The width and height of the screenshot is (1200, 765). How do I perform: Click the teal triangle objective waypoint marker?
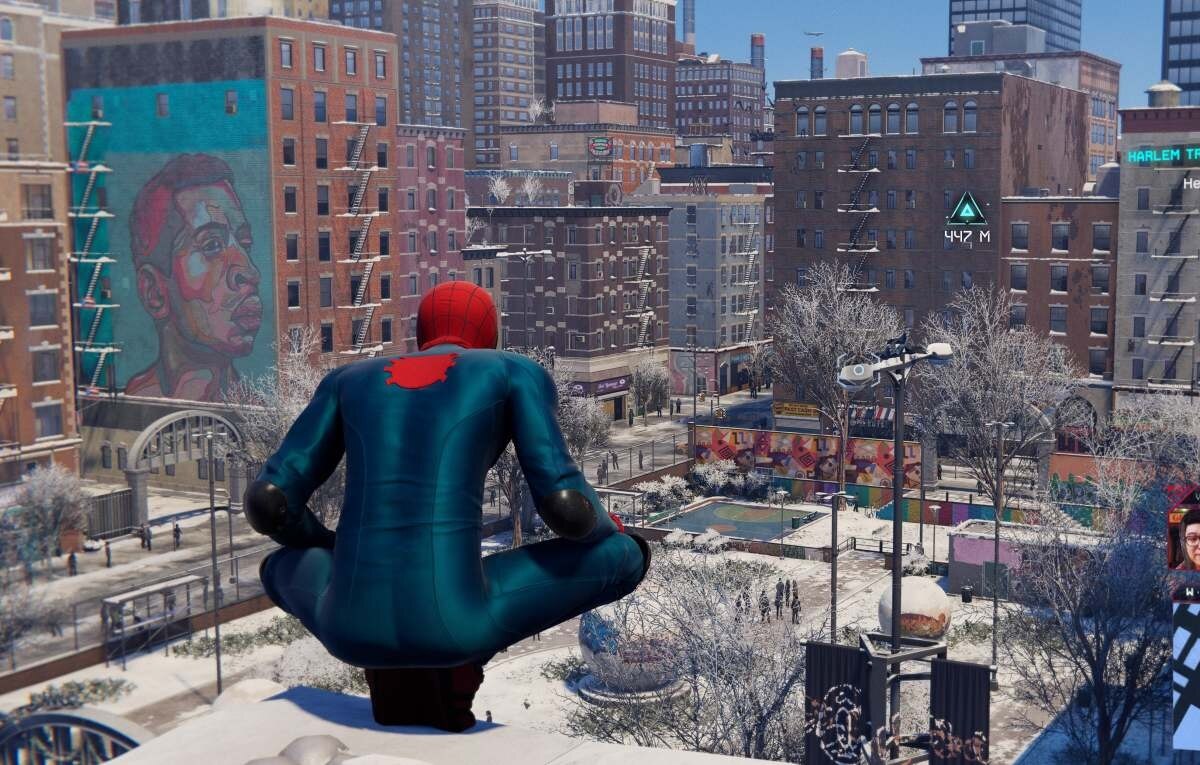(x=967, y=209)
